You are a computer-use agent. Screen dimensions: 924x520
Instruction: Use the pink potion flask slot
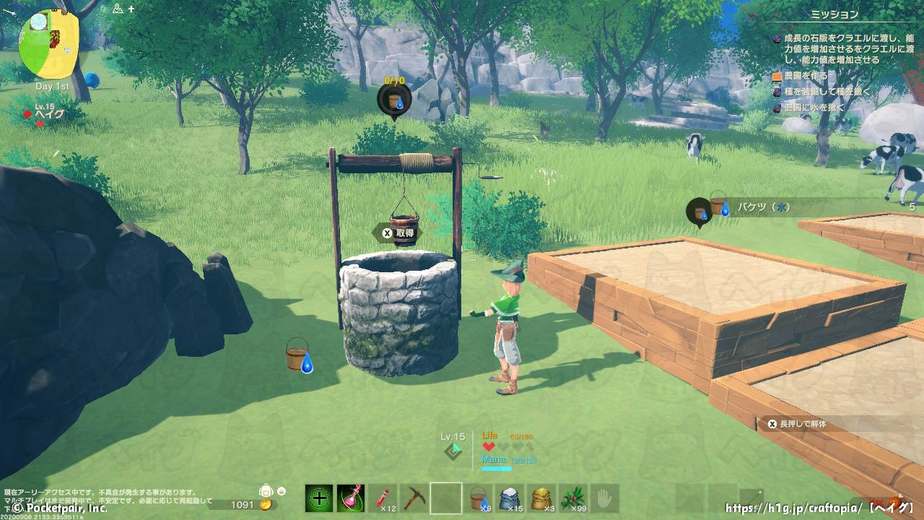pos(350,498)
